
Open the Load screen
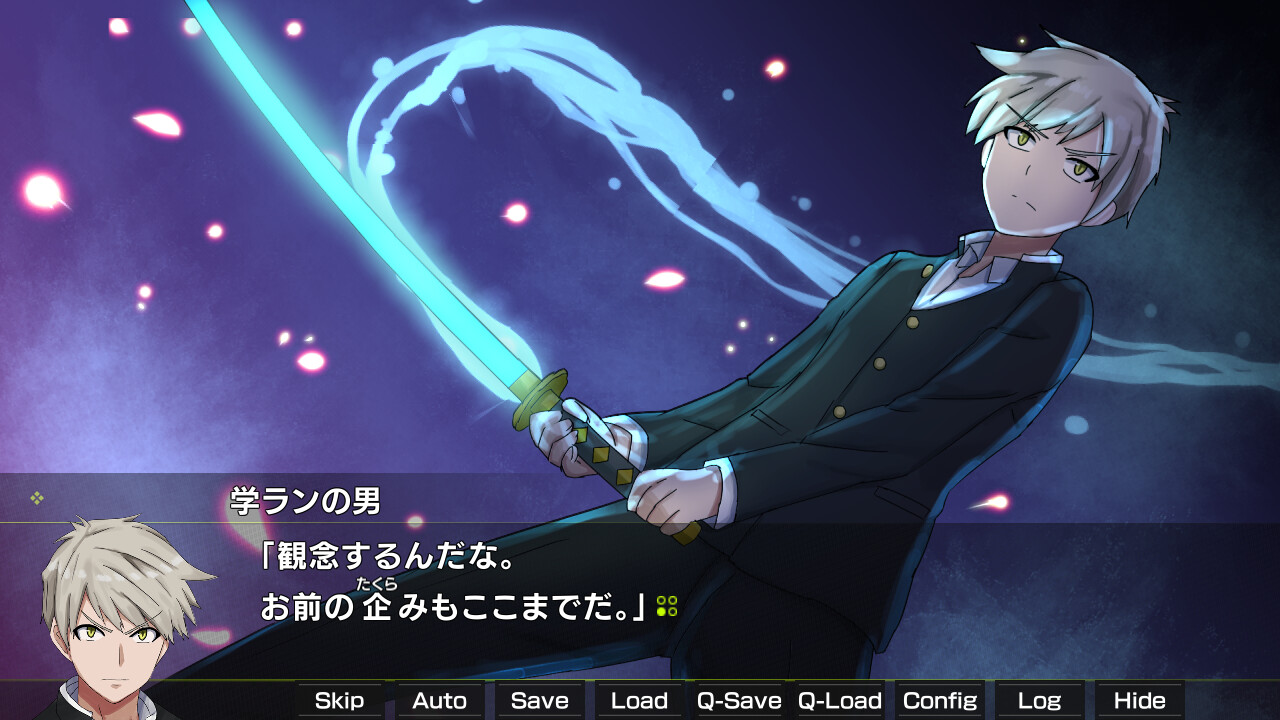[x=639, y=700]
